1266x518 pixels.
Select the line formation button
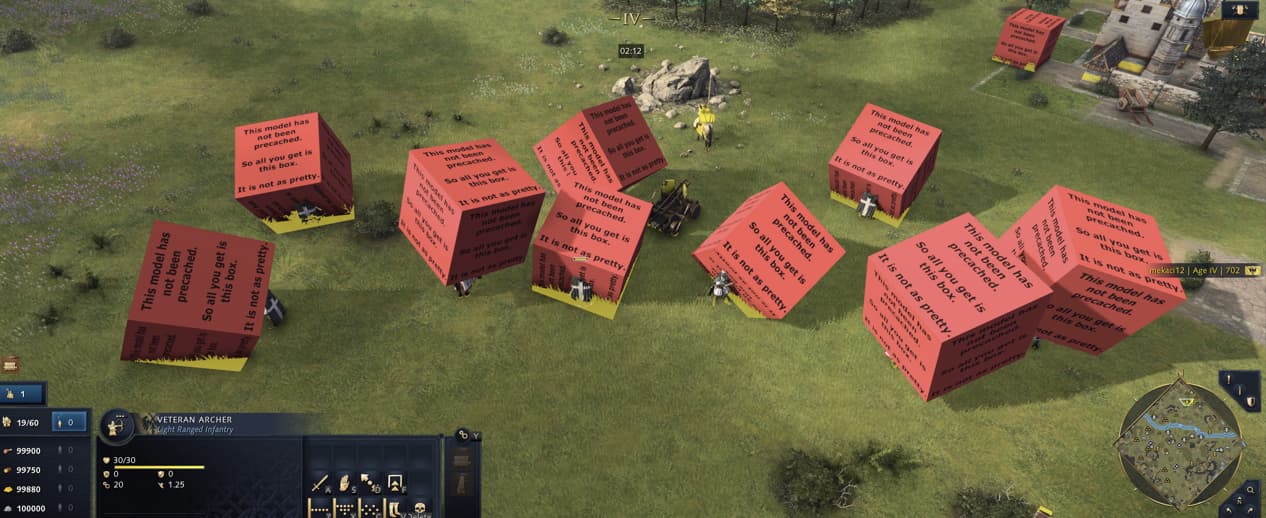point(321,509)
